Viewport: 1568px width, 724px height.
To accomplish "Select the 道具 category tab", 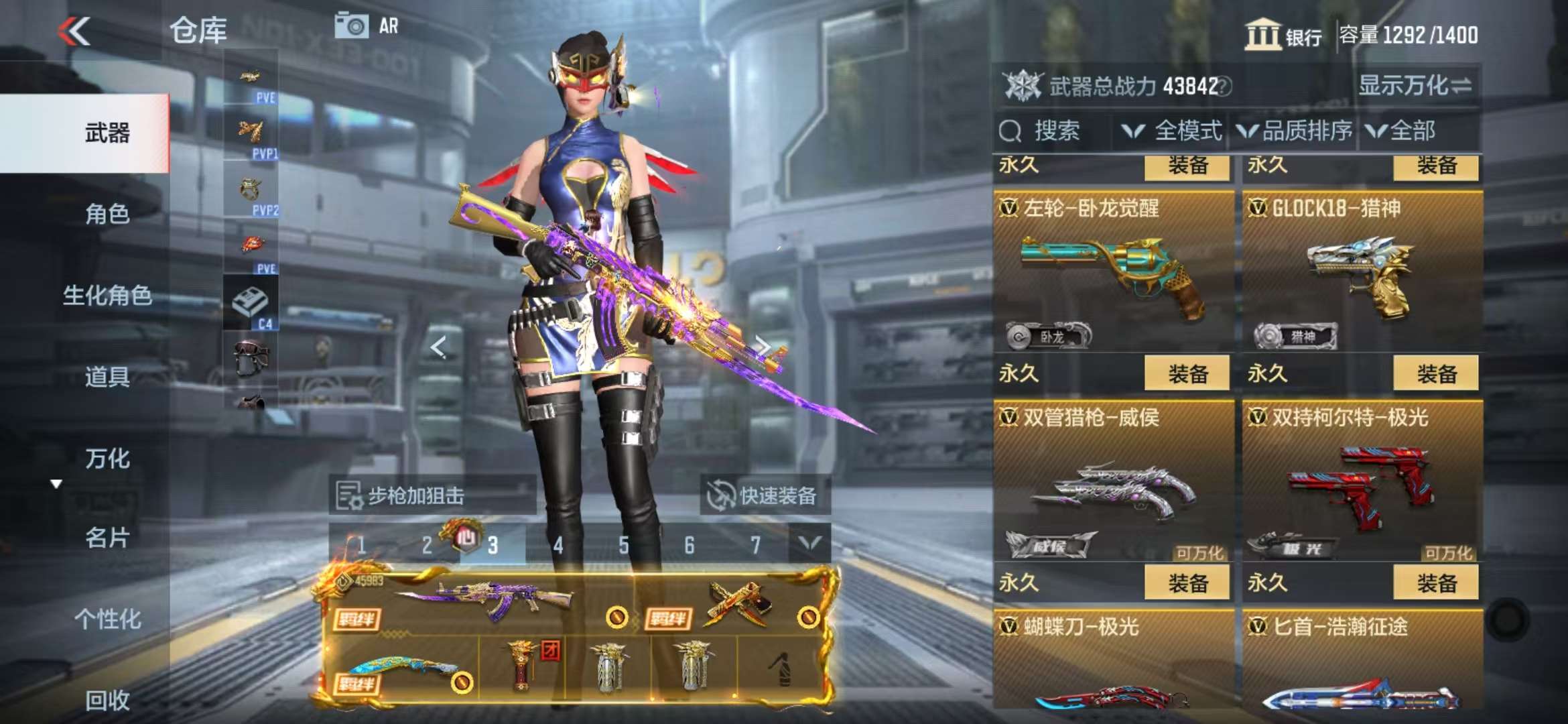I will [x=107, y=377].
